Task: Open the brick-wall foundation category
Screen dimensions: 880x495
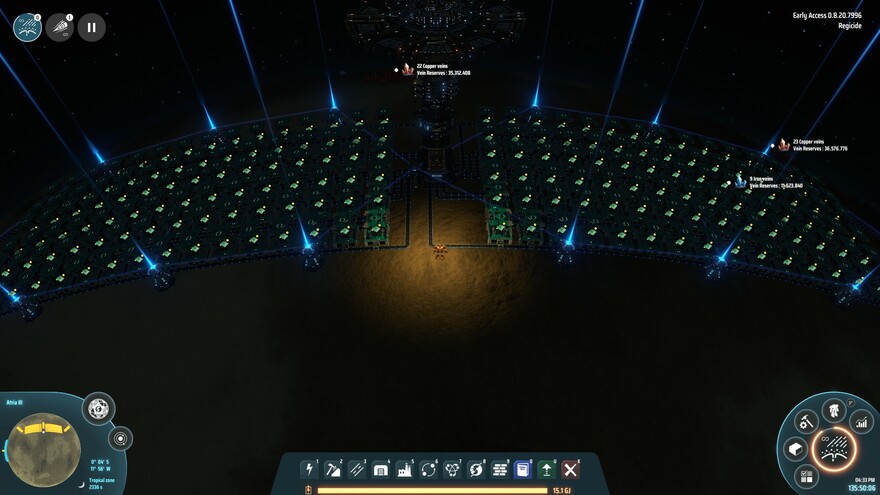Action: click(x=500, y=469)
